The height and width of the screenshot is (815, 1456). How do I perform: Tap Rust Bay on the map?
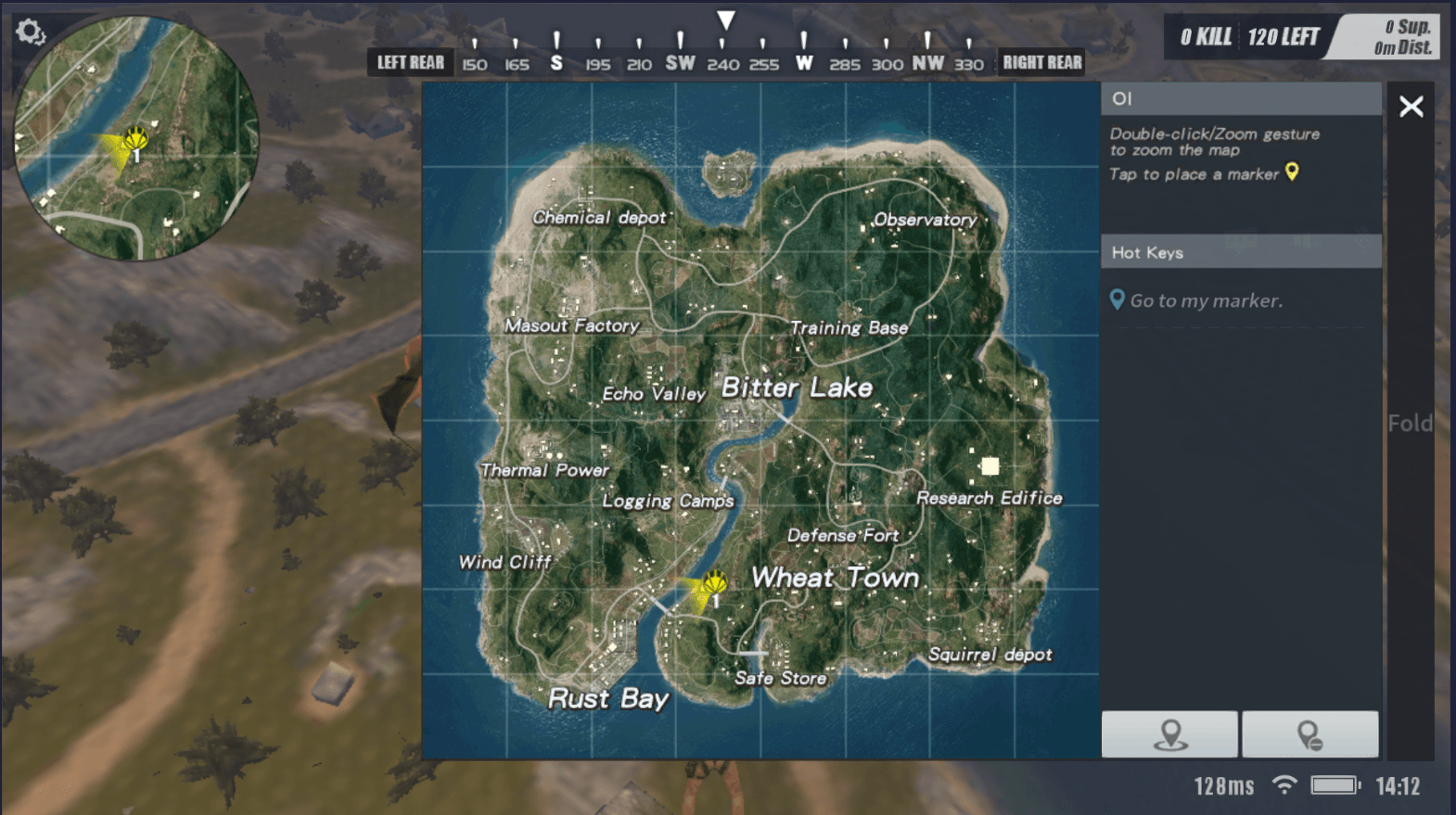click(607, 698)
